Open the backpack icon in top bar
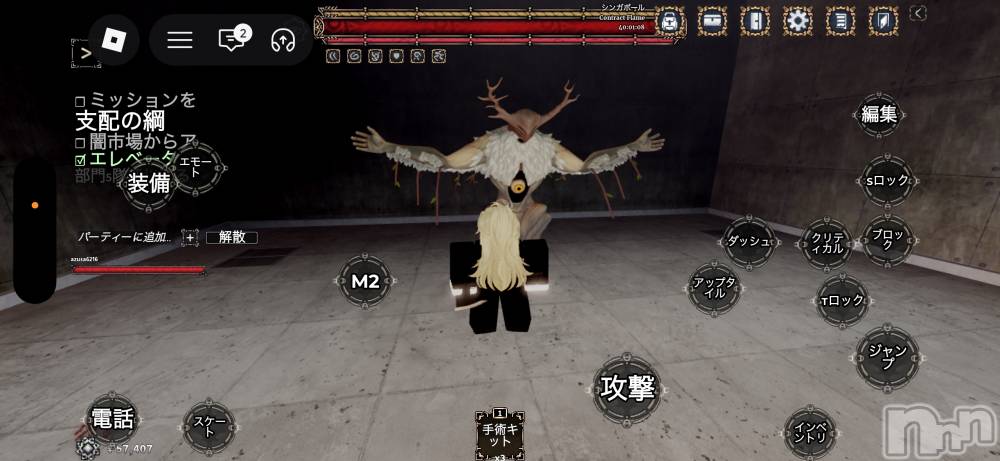The image size is (1000, 461). pyautogui.click(x=669, y=20)
